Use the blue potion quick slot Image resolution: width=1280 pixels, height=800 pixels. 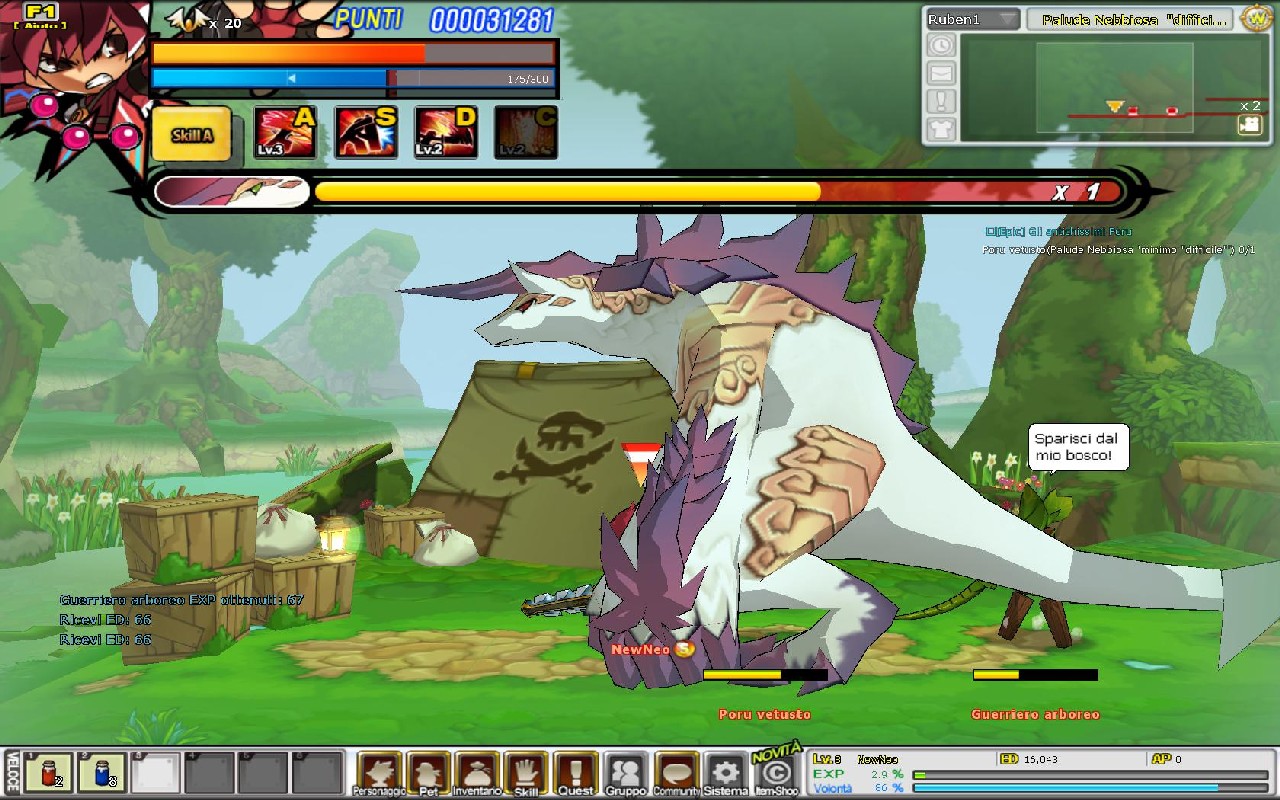coord(102,773)
